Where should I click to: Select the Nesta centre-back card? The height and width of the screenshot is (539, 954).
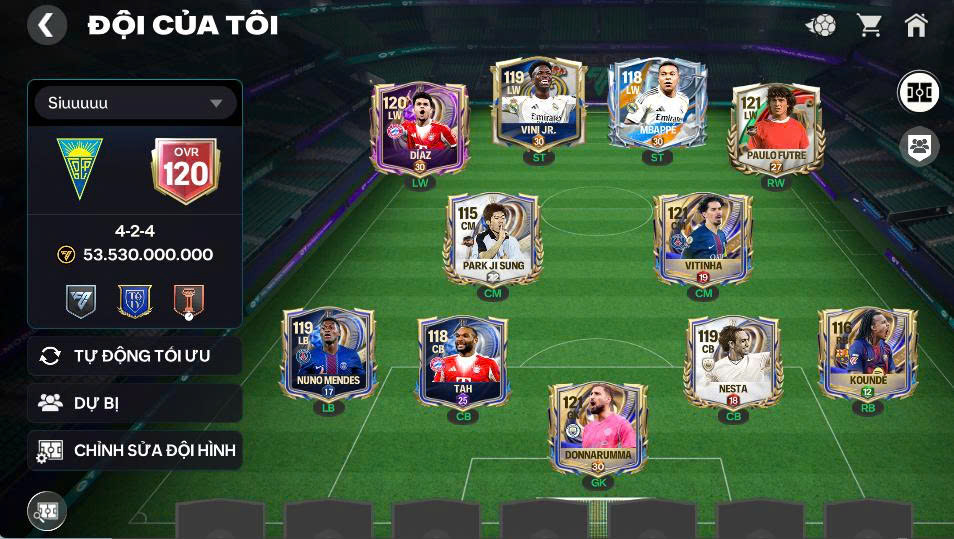(x=733, y=362)
